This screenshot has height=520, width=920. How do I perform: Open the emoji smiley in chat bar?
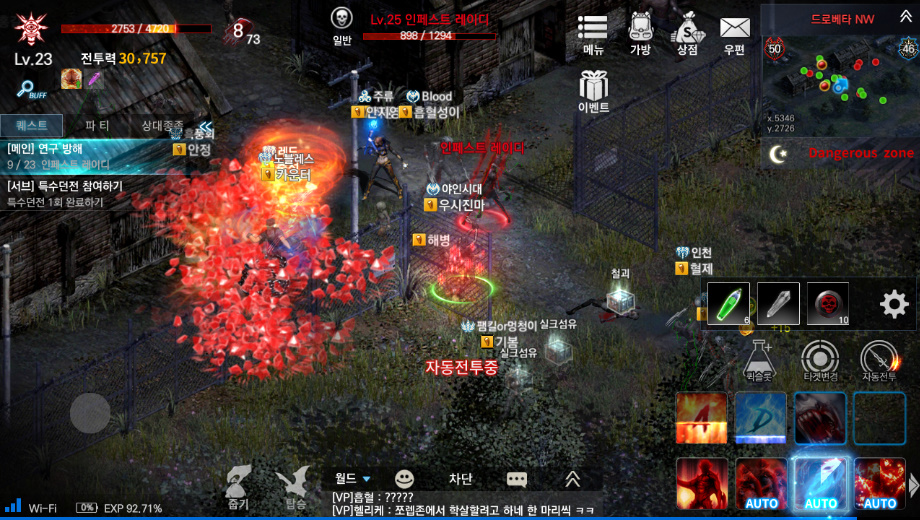(x=404, y=479)
